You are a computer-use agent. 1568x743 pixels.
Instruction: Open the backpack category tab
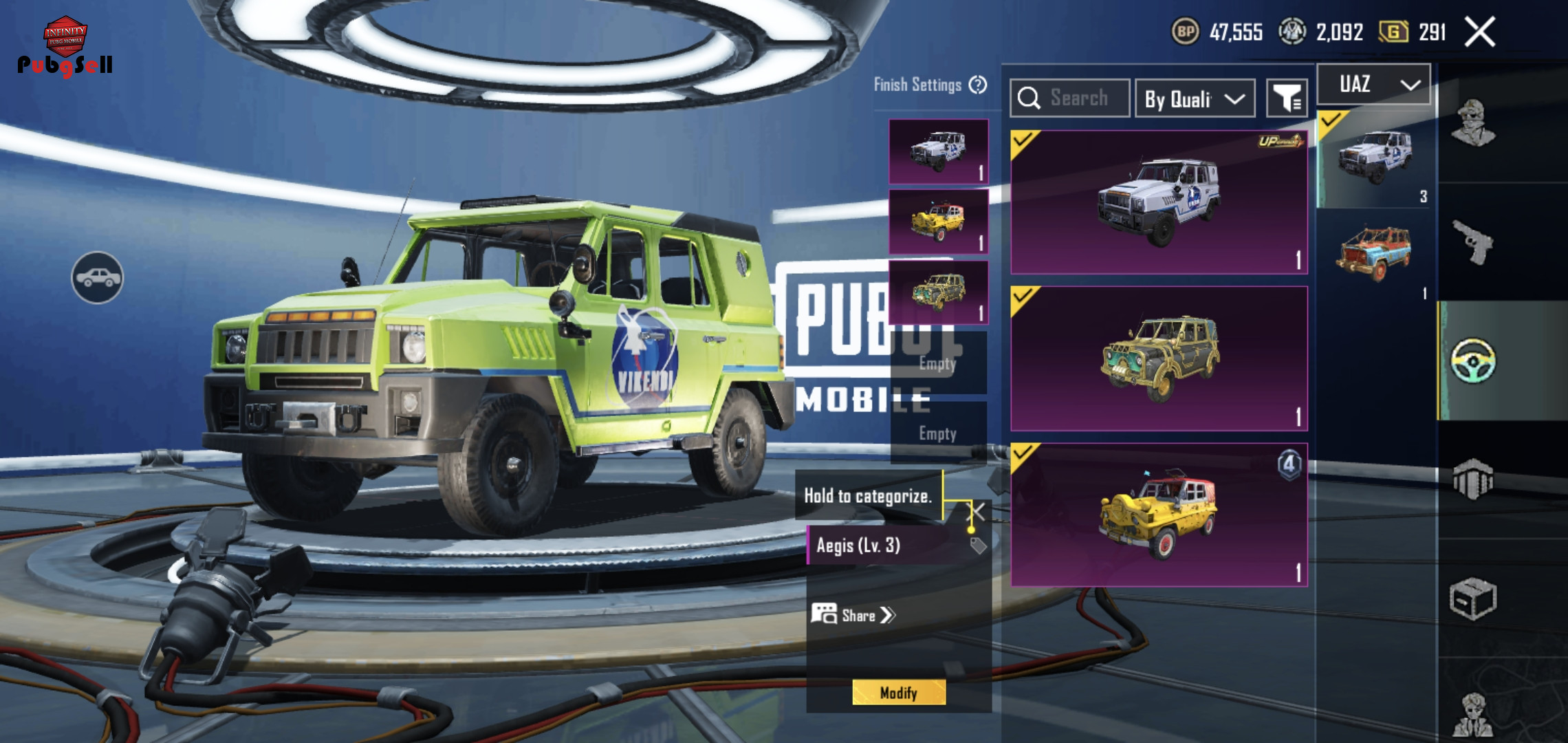click(x=1472, y=479)
